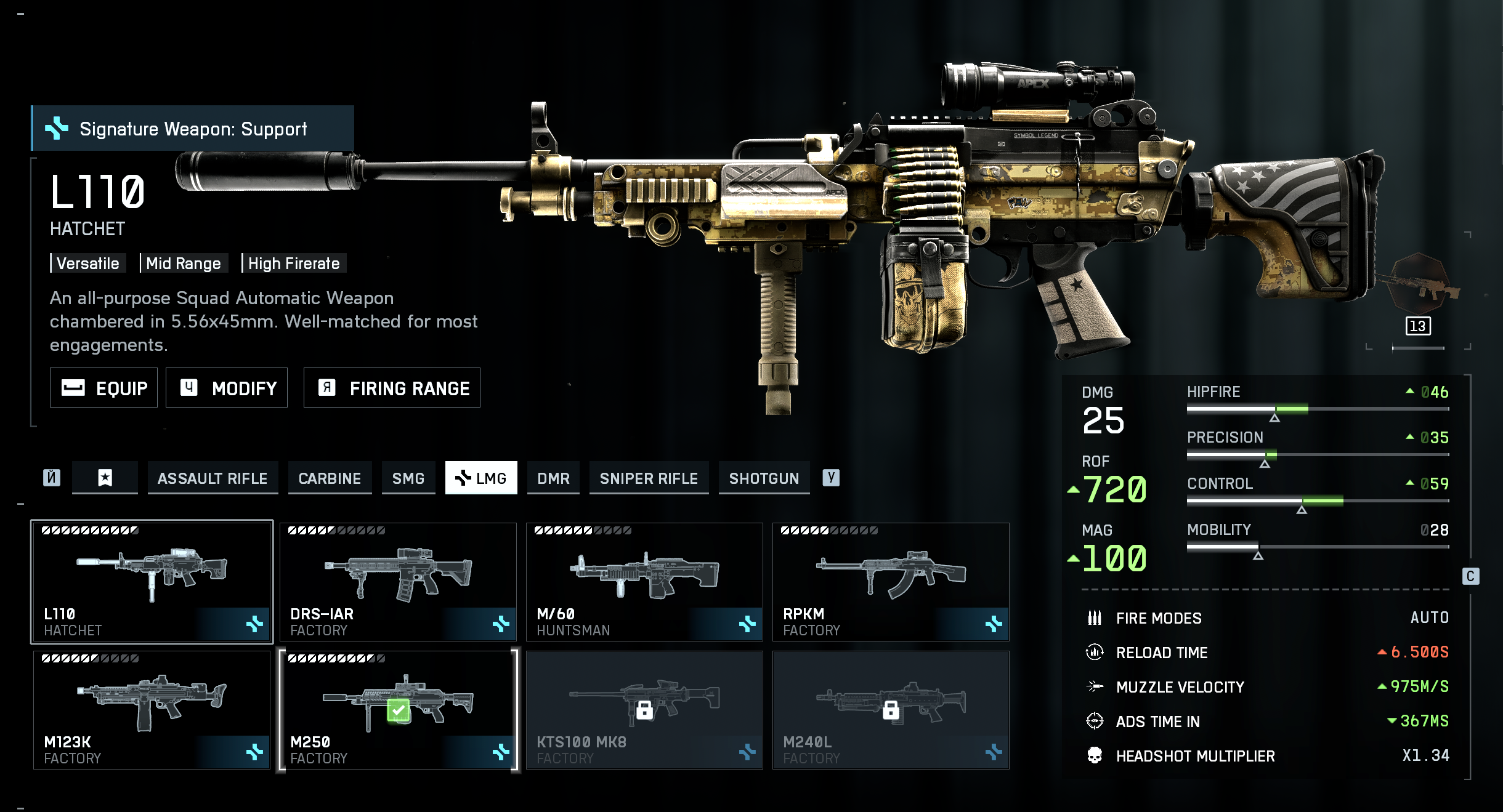Choose the M123K Factory weapon tile
The image size is (1503, 812).
pos(152,710)
